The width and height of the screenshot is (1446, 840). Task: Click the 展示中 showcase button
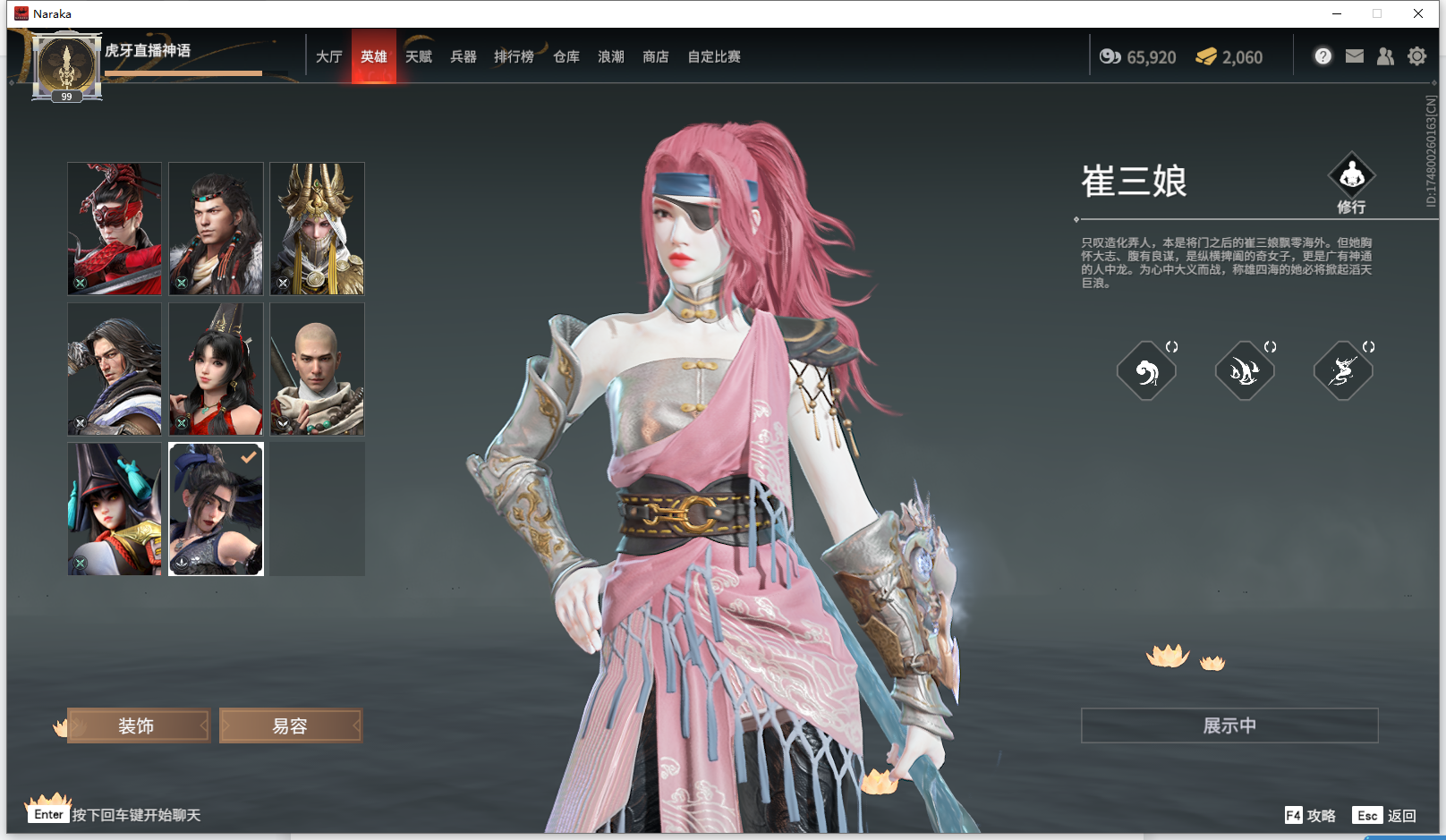[1229, 725]
